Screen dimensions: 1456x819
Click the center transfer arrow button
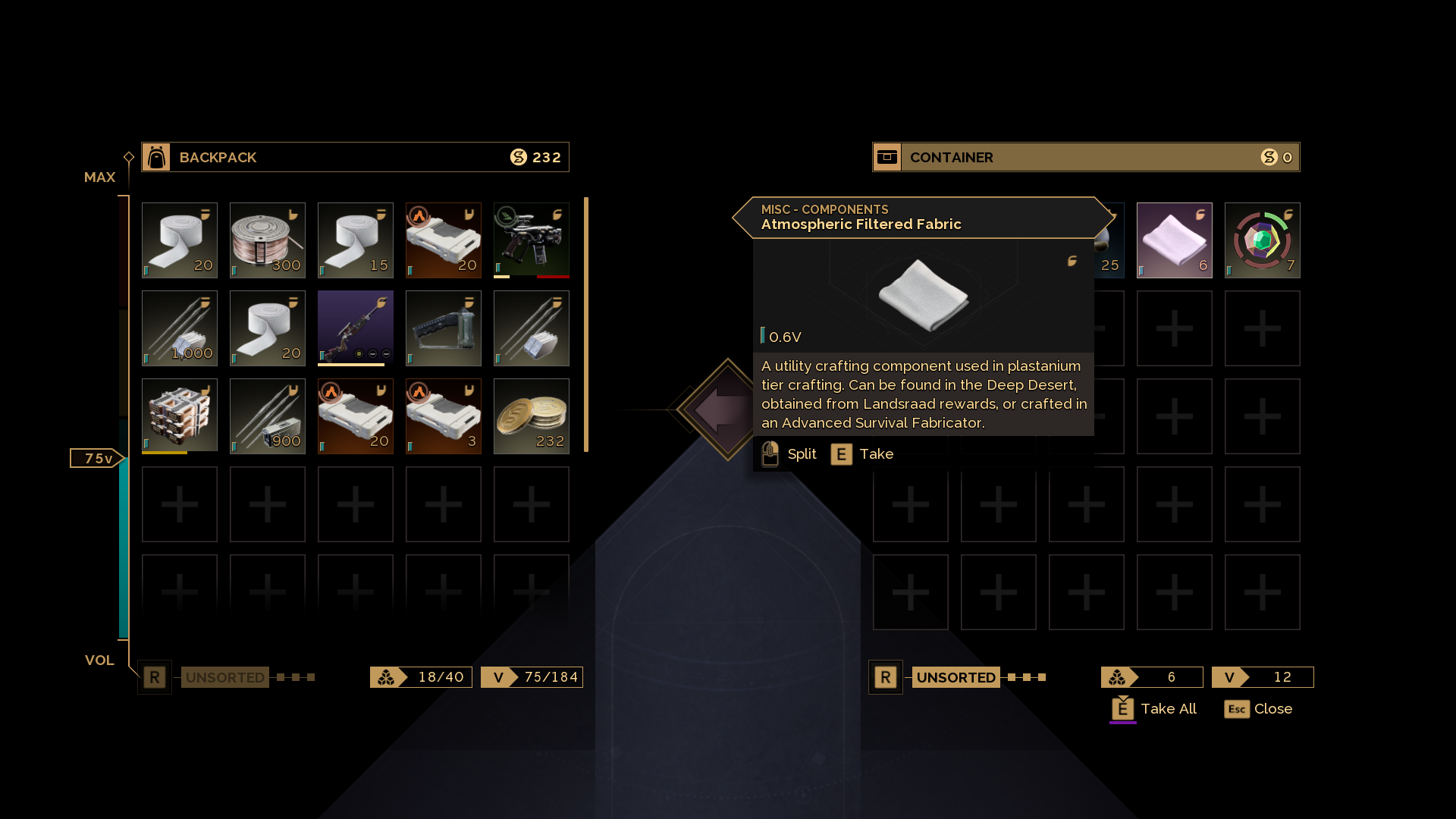(x=724, y=409)
